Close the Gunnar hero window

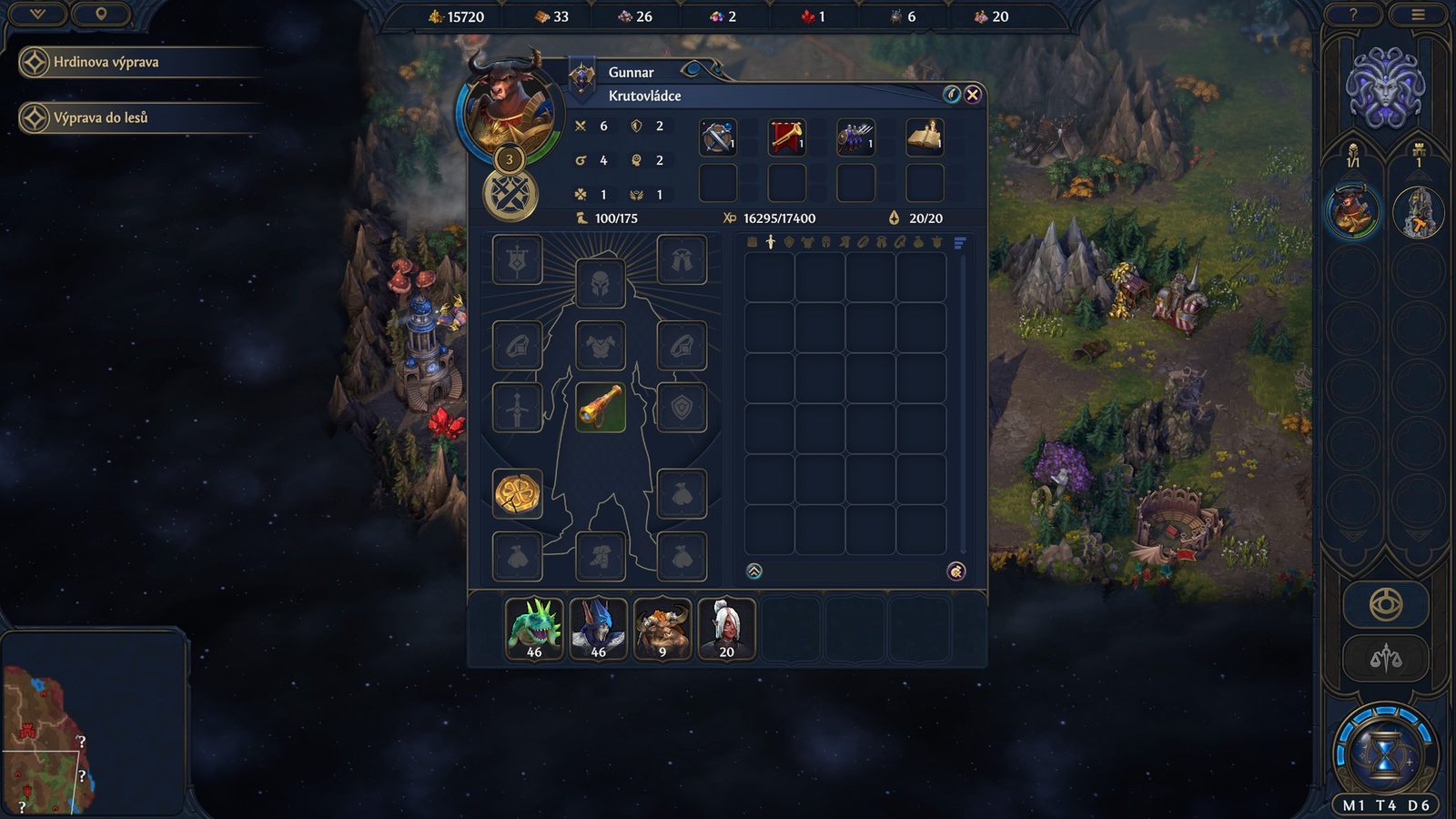point(973,95)
